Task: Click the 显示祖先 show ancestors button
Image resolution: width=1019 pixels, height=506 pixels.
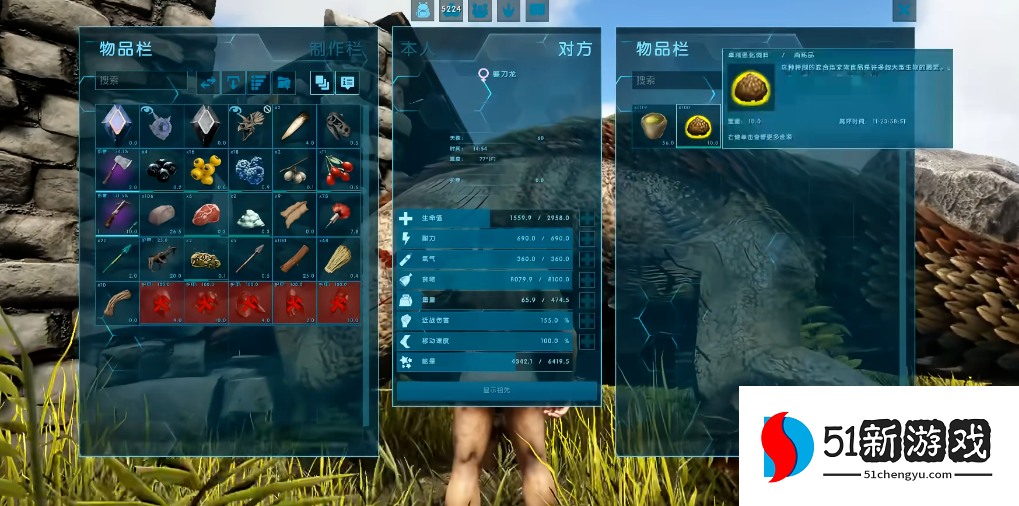Action: (x=497, y=390)
